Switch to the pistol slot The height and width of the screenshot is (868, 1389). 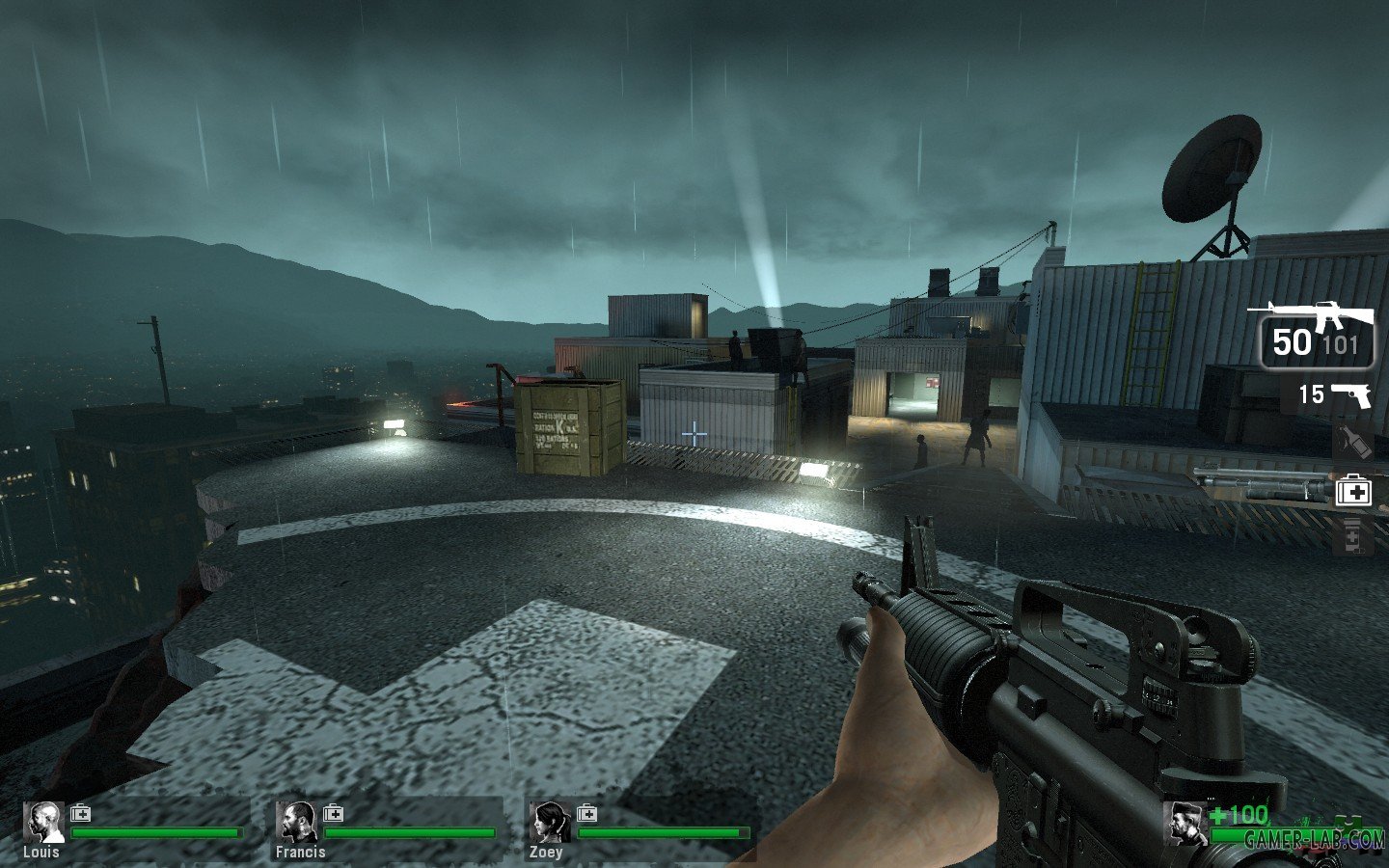(x=1335, y=394)
